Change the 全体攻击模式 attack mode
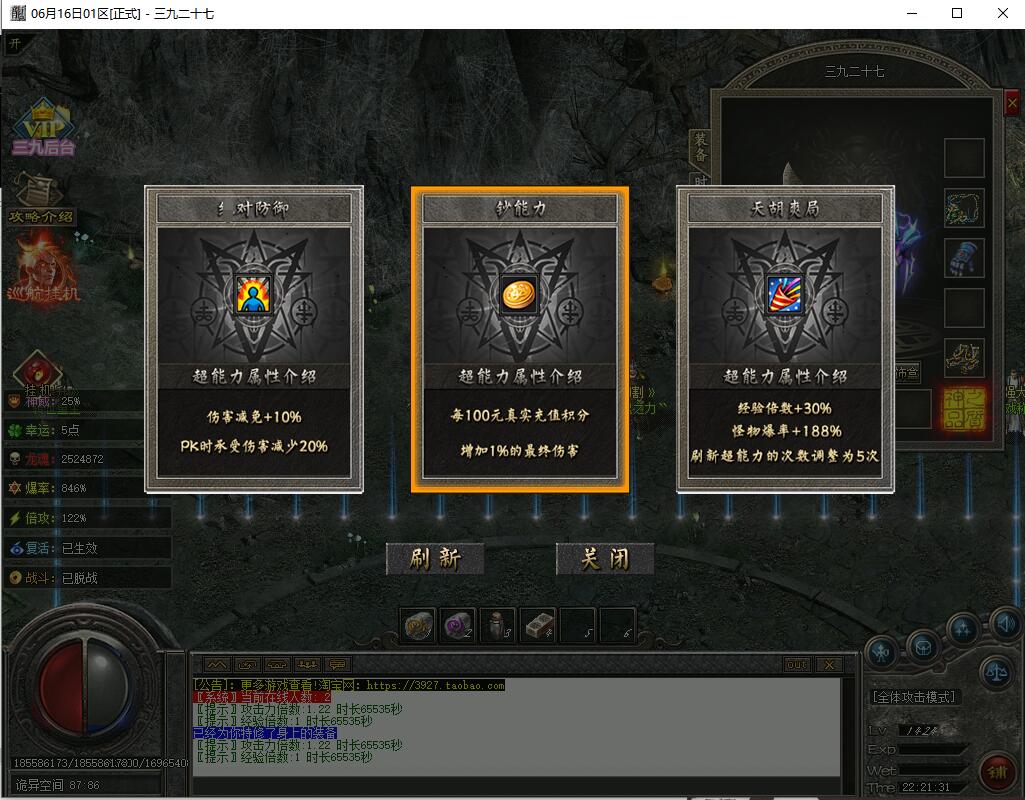1025x800 pixels. point(913,697)
